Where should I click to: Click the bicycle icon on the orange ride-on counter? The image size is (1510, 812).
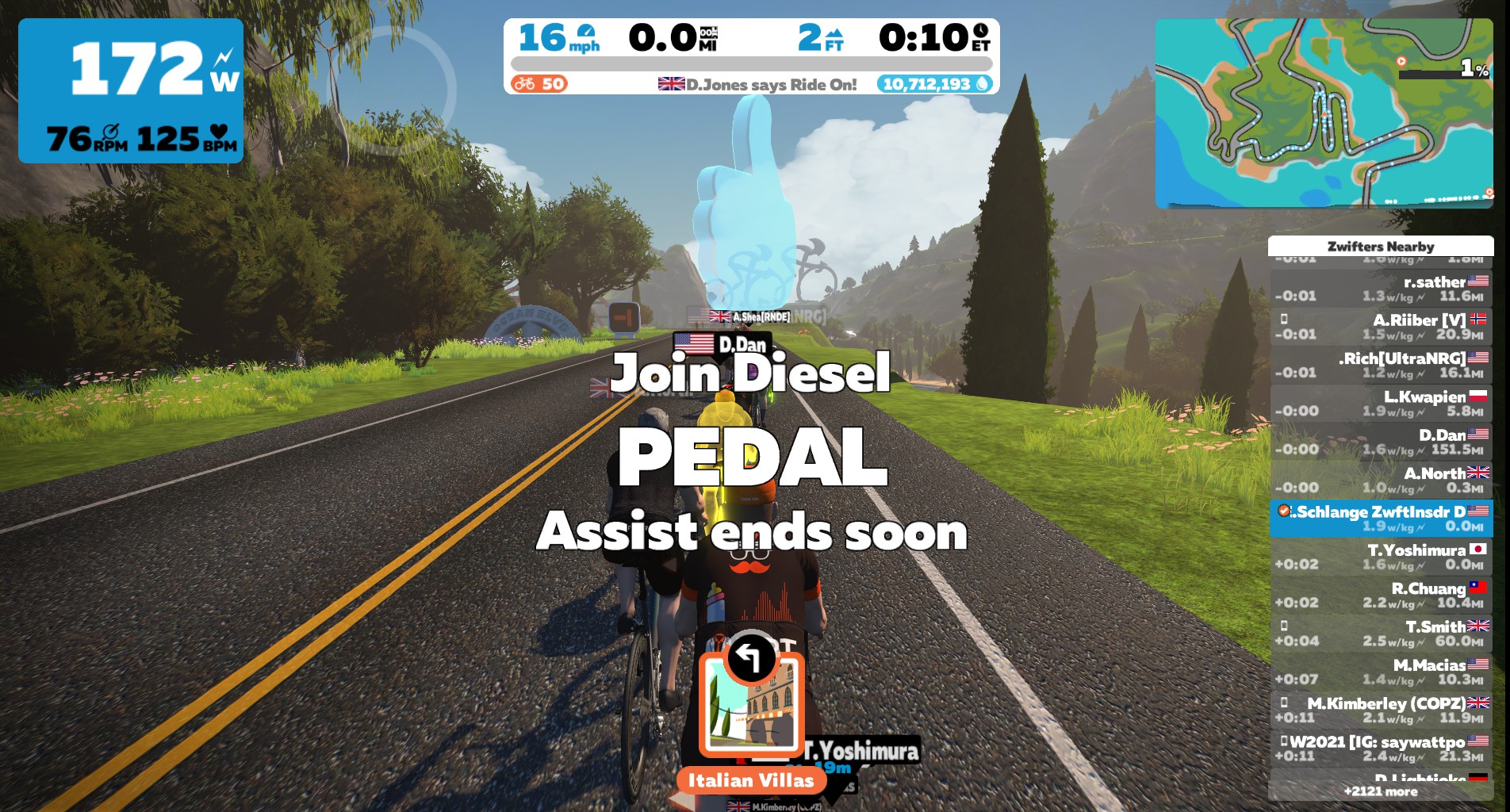click(524, 83)
